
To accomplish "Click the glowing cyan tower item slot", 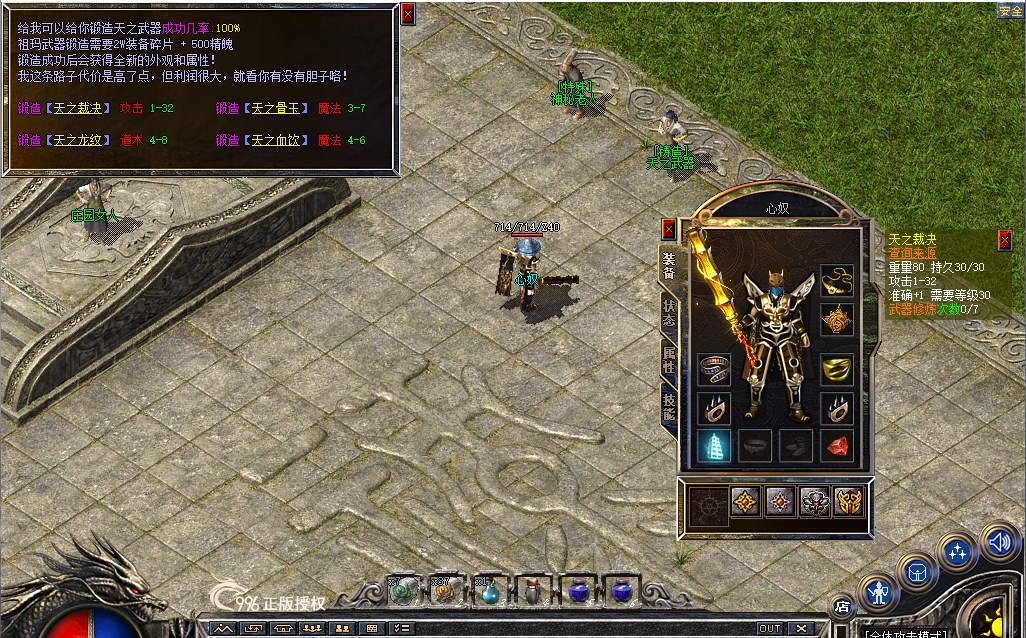I will click(713, 445).
